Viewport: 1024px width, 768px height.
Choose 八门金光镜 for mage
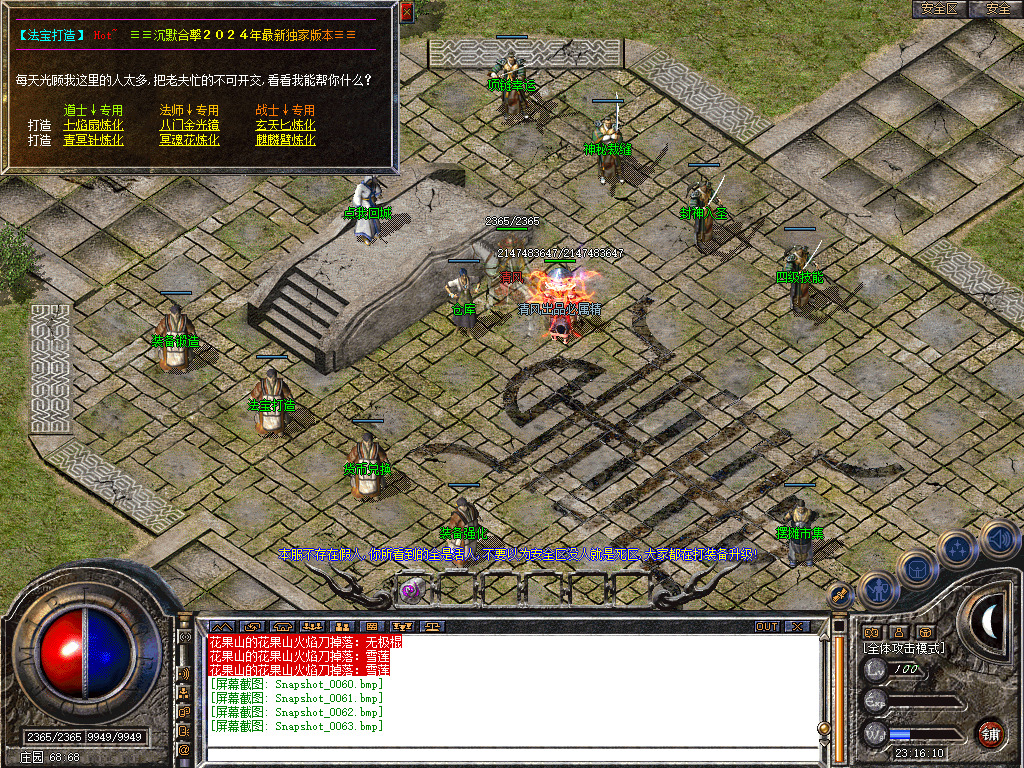pyautogui.click(x=189, y=125)
